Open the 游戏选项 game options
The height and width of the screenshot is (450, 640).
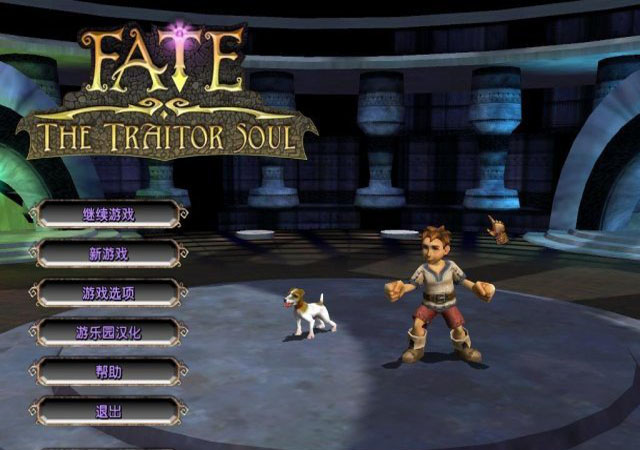click(108, 293)
